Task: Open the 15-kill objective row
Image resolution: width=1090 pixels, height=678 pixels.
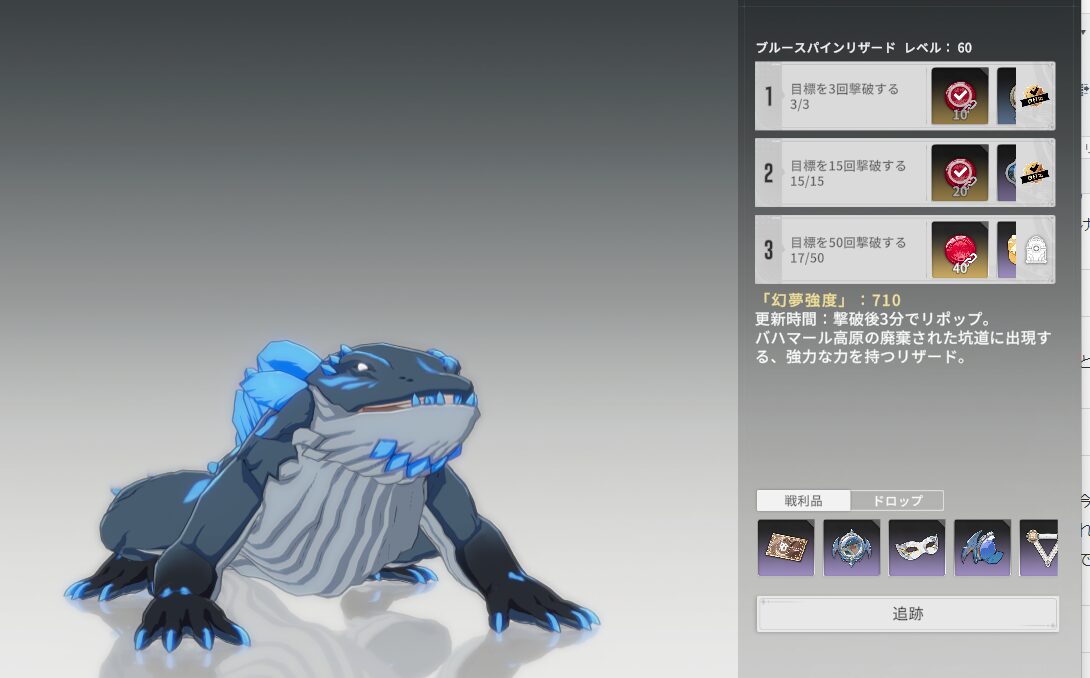Action: [x=850, y=173]
